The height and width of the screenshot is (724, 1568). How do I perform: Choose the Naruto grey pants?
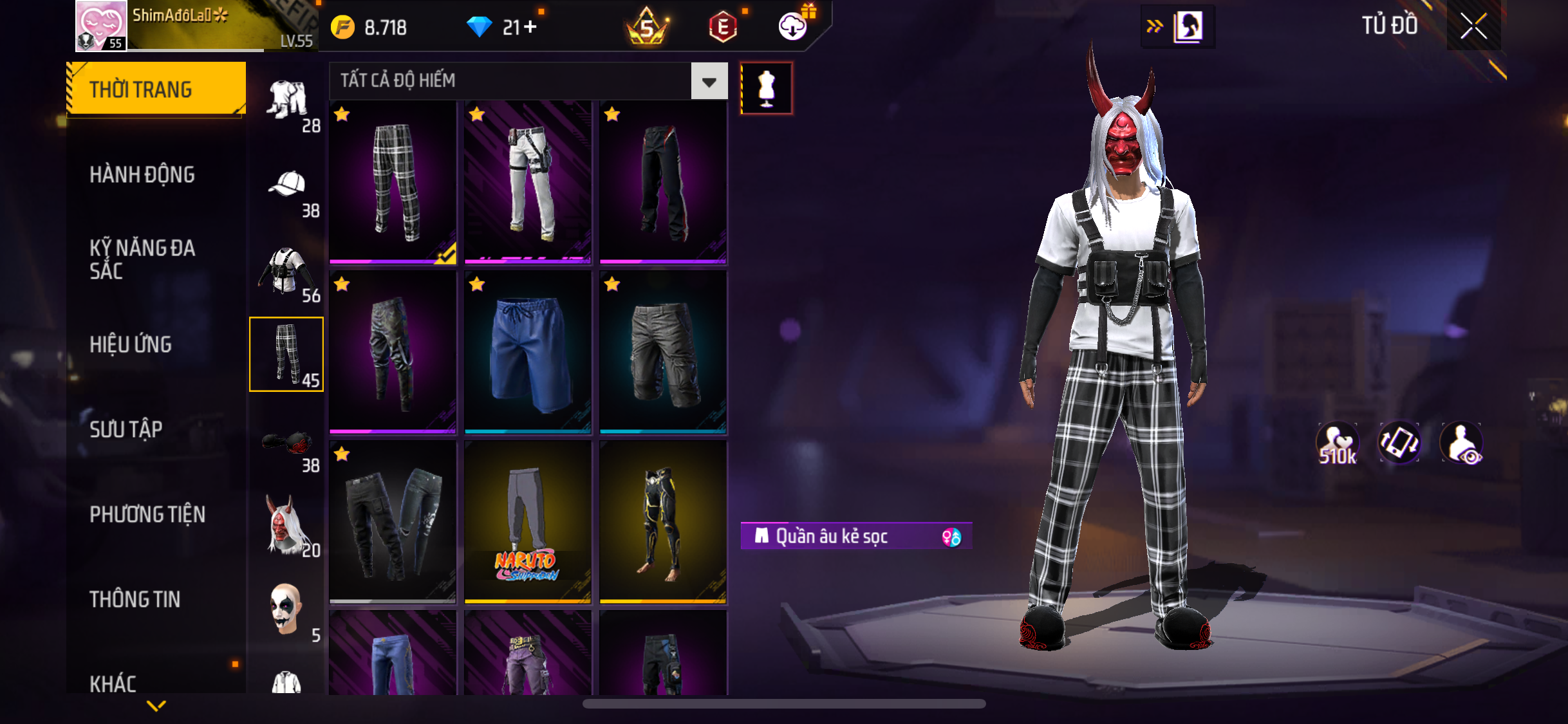pos(528,522)
